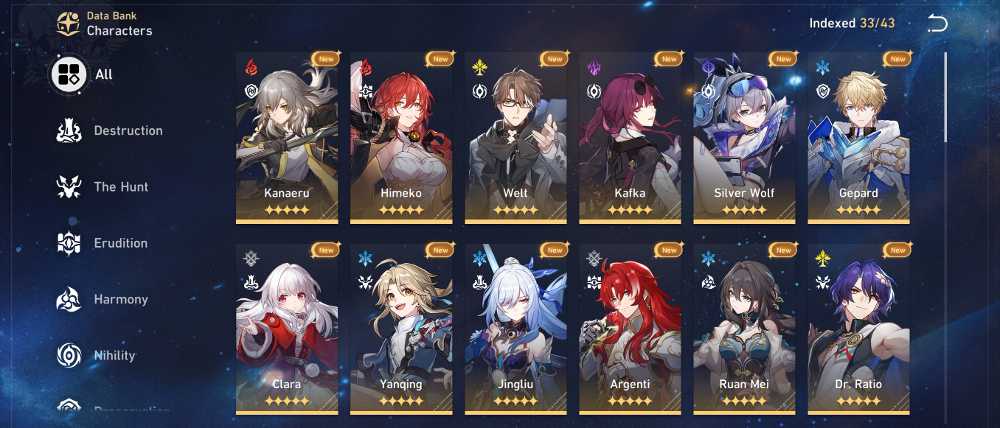View Dr. Ratio's character entry
Screen dimensions: 1000x428
click(858, 330)
